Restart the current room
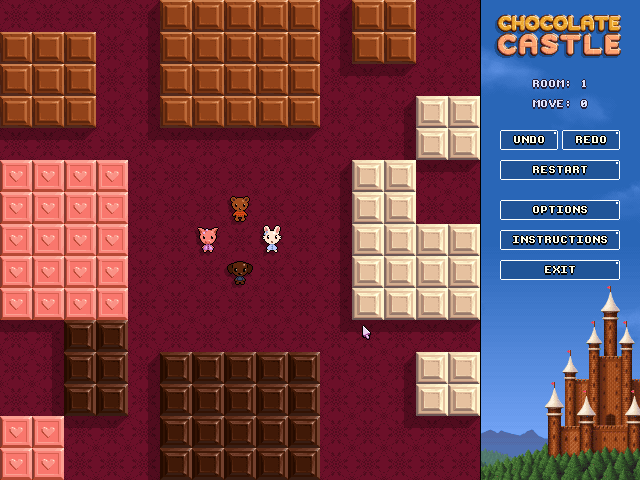Image resolution: width=640 pixels, height=480 pixels. [560, 170]
